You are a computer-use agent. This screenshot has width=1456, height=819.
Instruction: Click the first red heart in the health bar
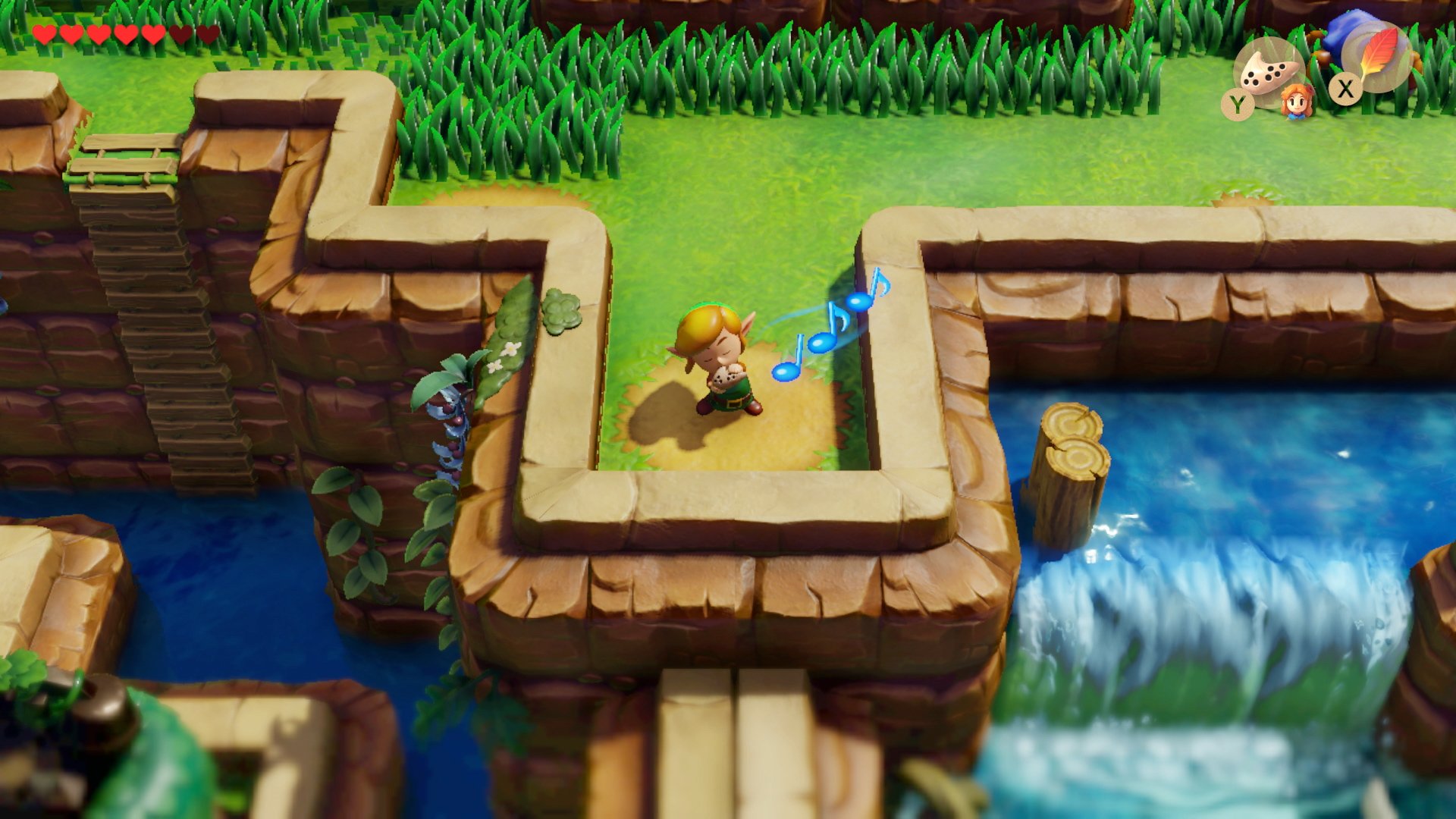coord(45,34)
